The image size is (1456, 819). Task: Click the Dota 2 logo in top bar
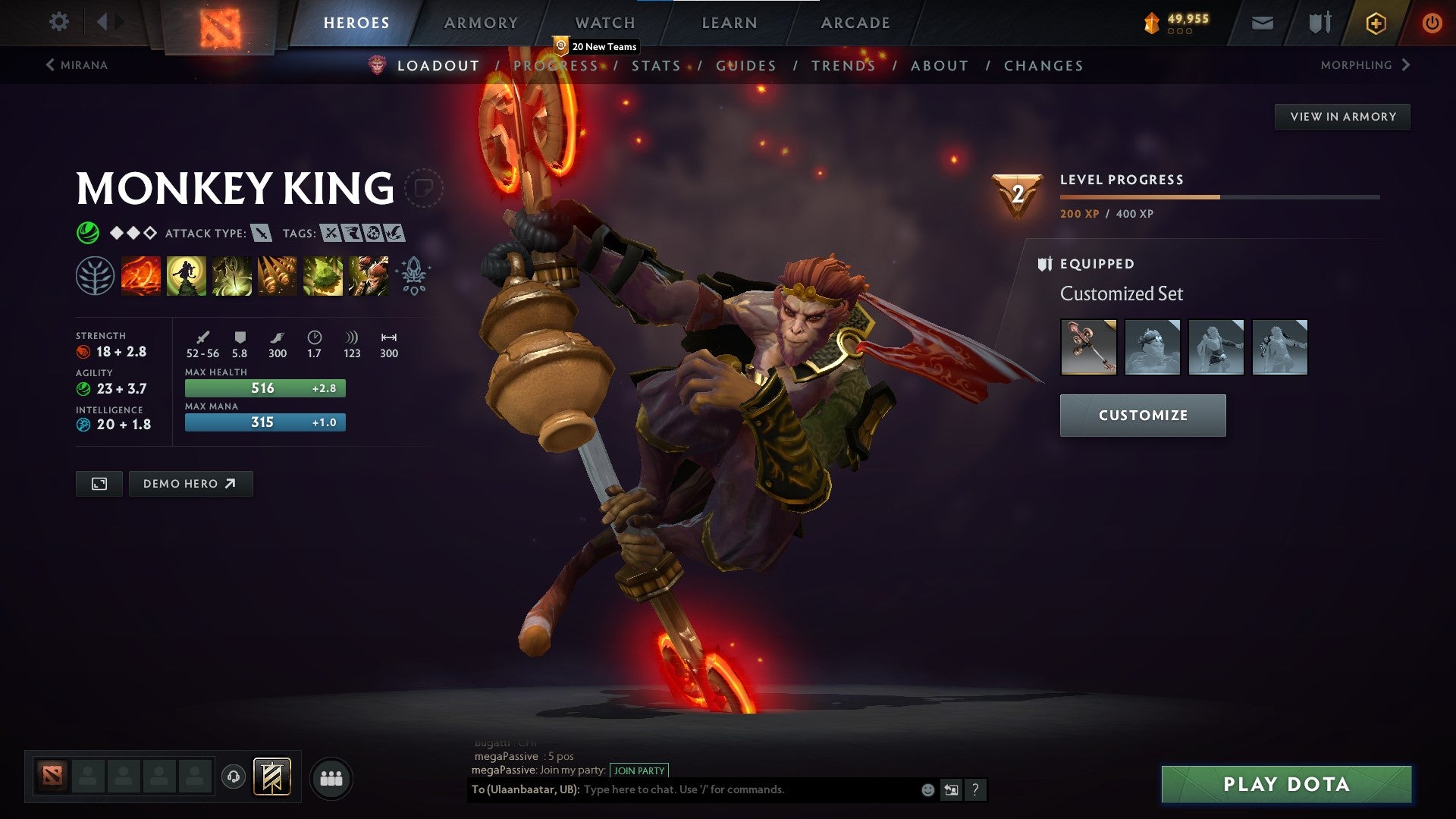pyautogui.click(x=221, y=23)
